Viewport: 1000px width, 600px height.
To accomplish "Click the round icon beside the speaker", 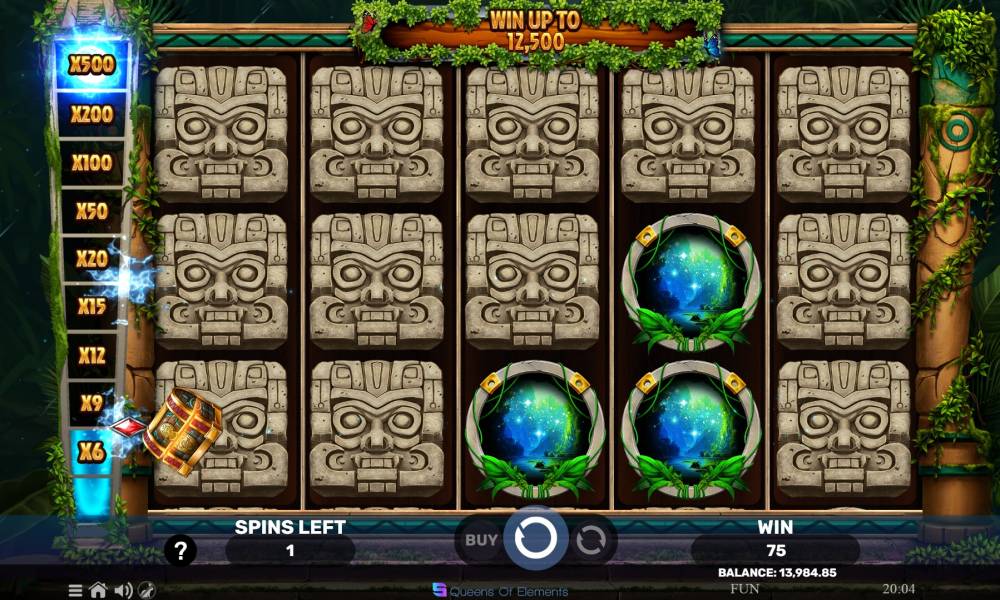I will [x=146, y=590].
